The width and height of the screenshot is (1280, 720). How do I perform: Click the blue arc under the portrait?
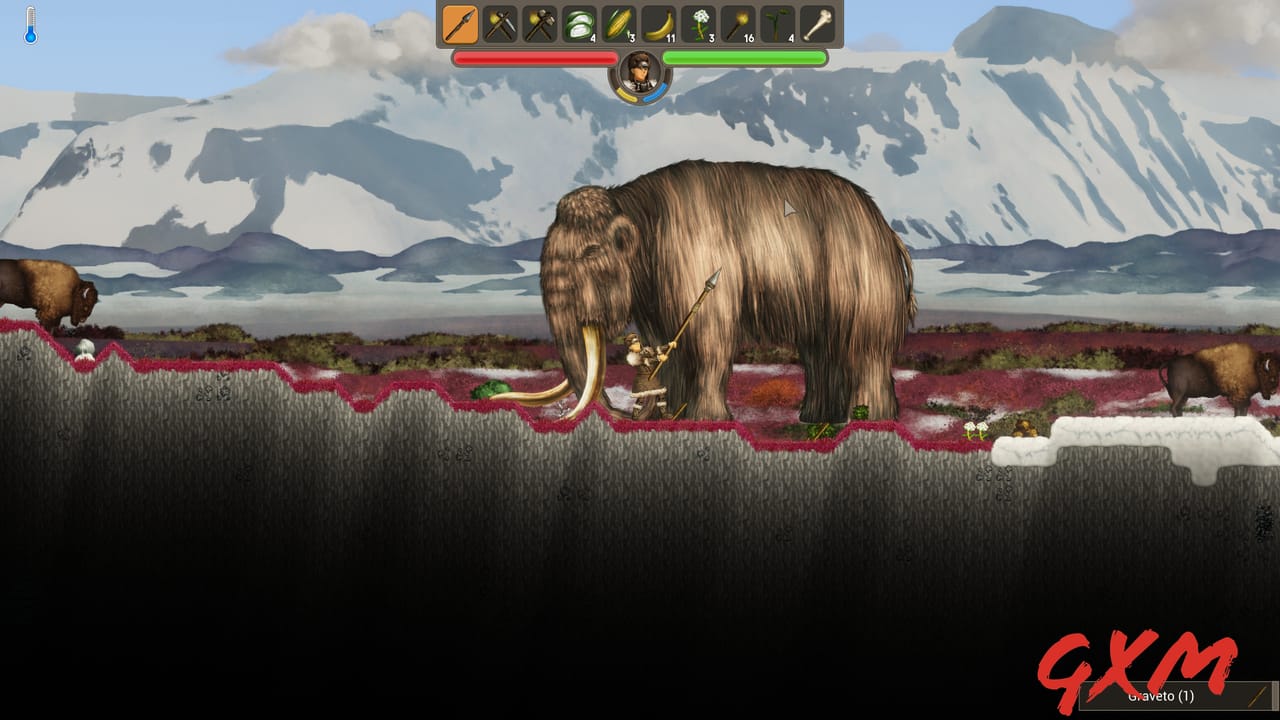point(656,93)
